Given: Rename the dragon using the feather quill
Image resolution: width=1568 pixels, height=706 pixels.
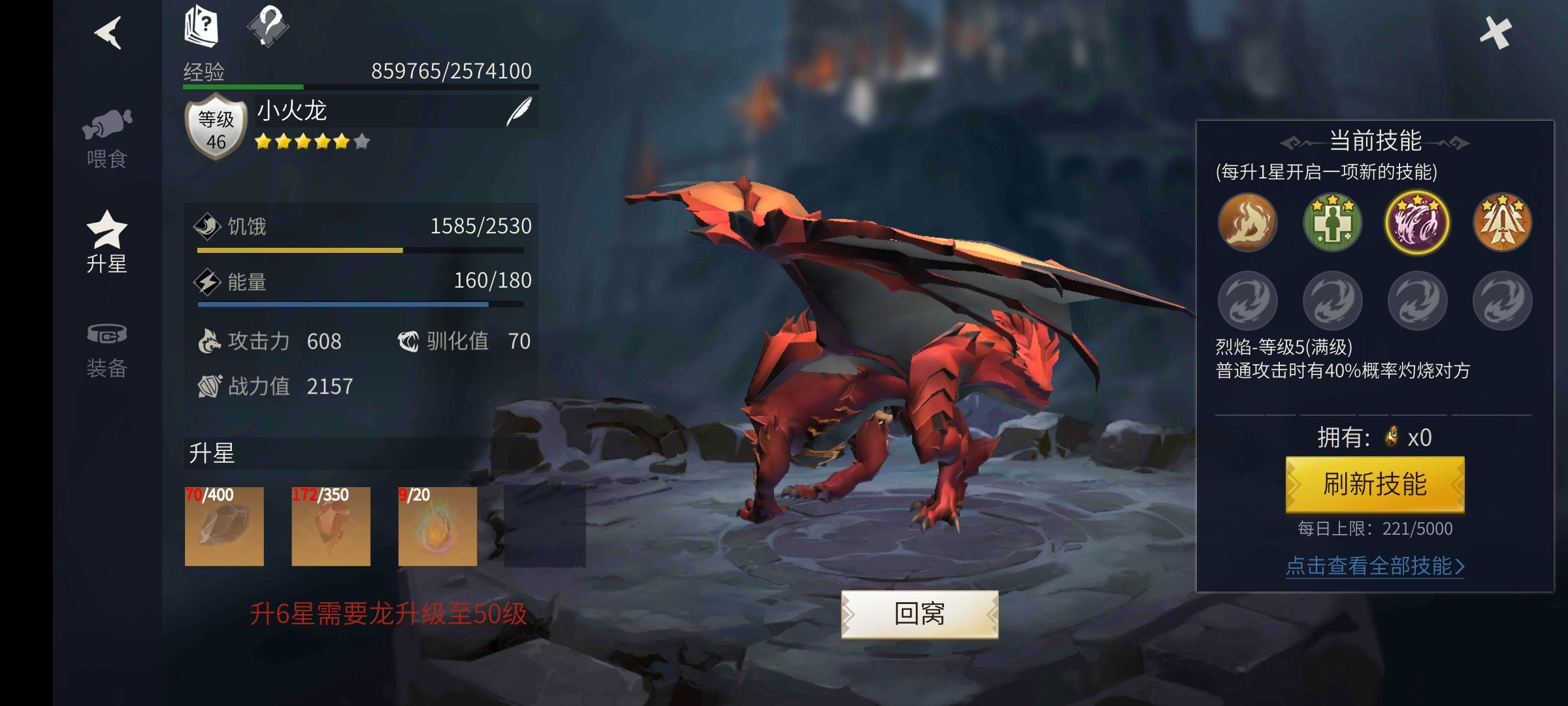Looking at the screenshot, I should click(520, 111).
